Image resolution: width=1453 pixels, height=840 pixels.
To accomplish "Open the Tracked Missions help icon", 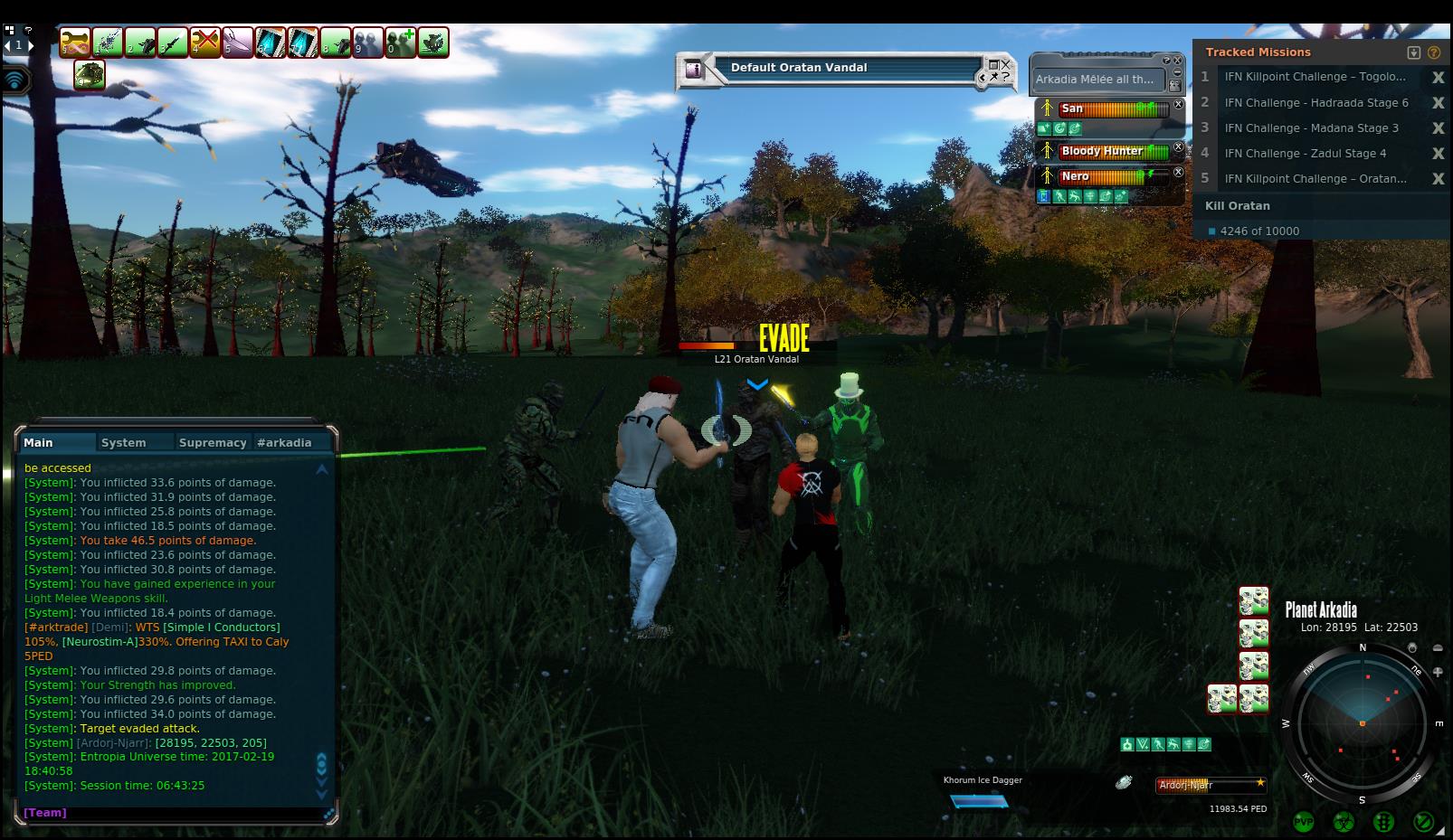I will tap(1434, 52).
